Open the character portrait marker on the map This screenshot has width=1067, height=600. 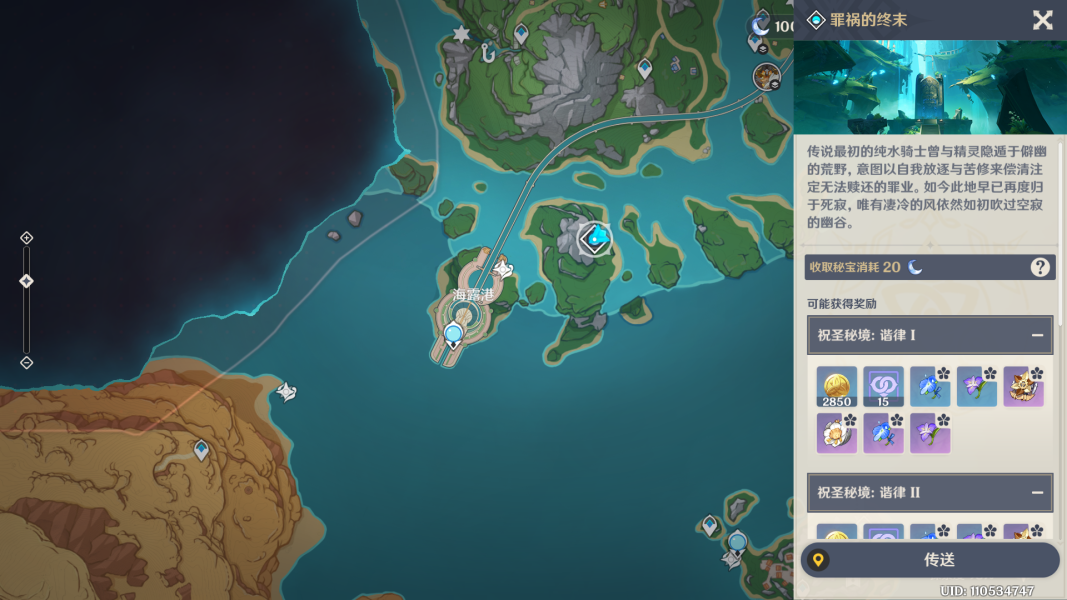pyautogui.click(x=767, y=76)
